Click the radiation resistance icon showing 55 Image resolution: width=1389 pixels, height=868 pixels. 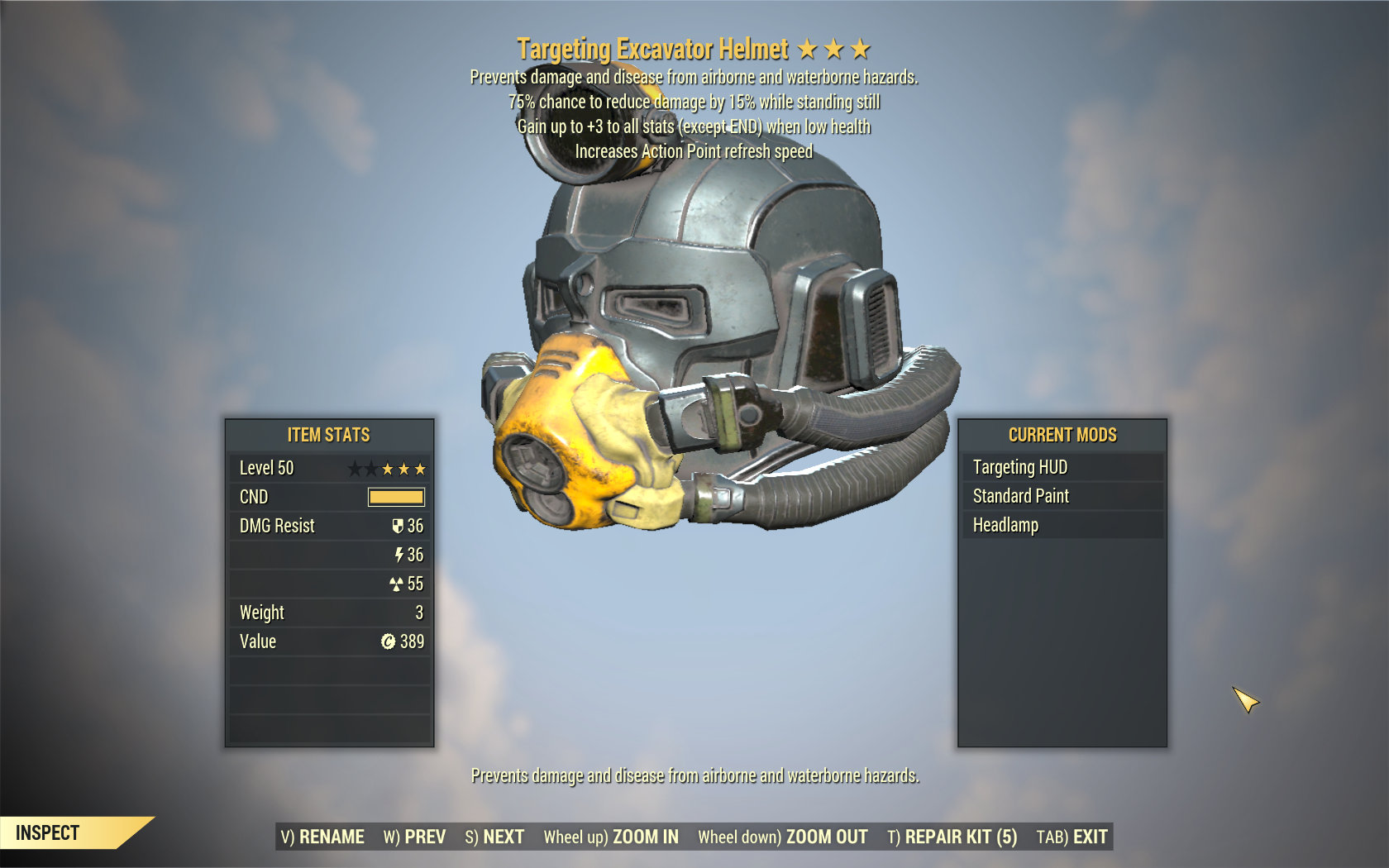coord(396,584)
